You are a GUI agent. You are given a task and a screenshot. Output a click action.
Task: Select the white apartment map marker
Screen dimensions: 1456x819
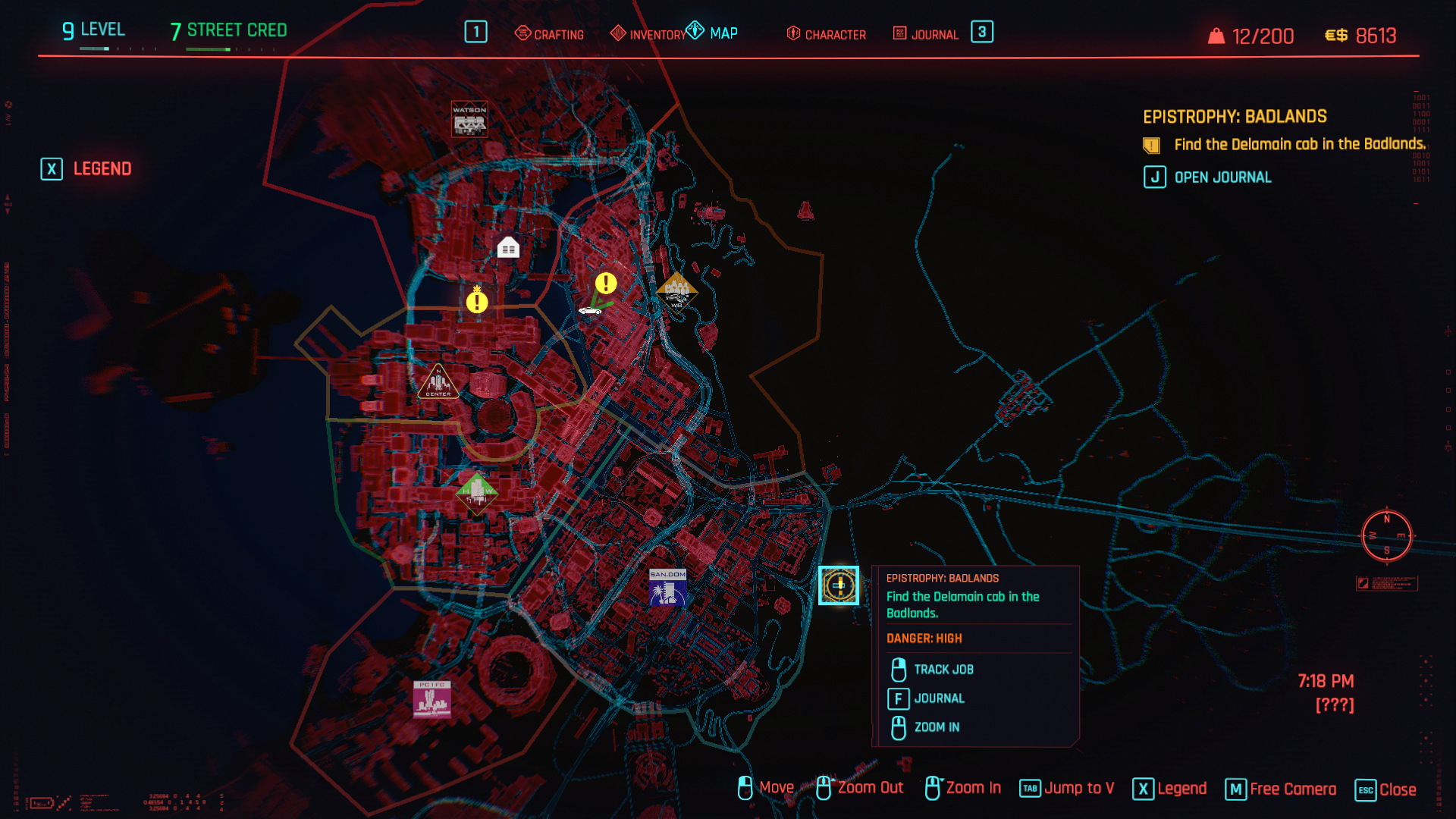508,247
